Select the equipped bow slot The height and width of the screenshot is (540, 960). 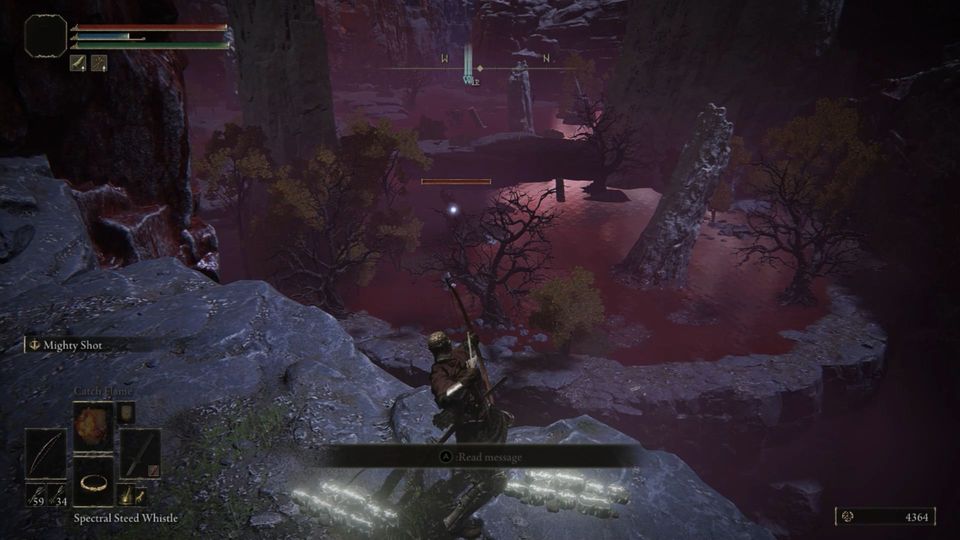tap(45, 455)
